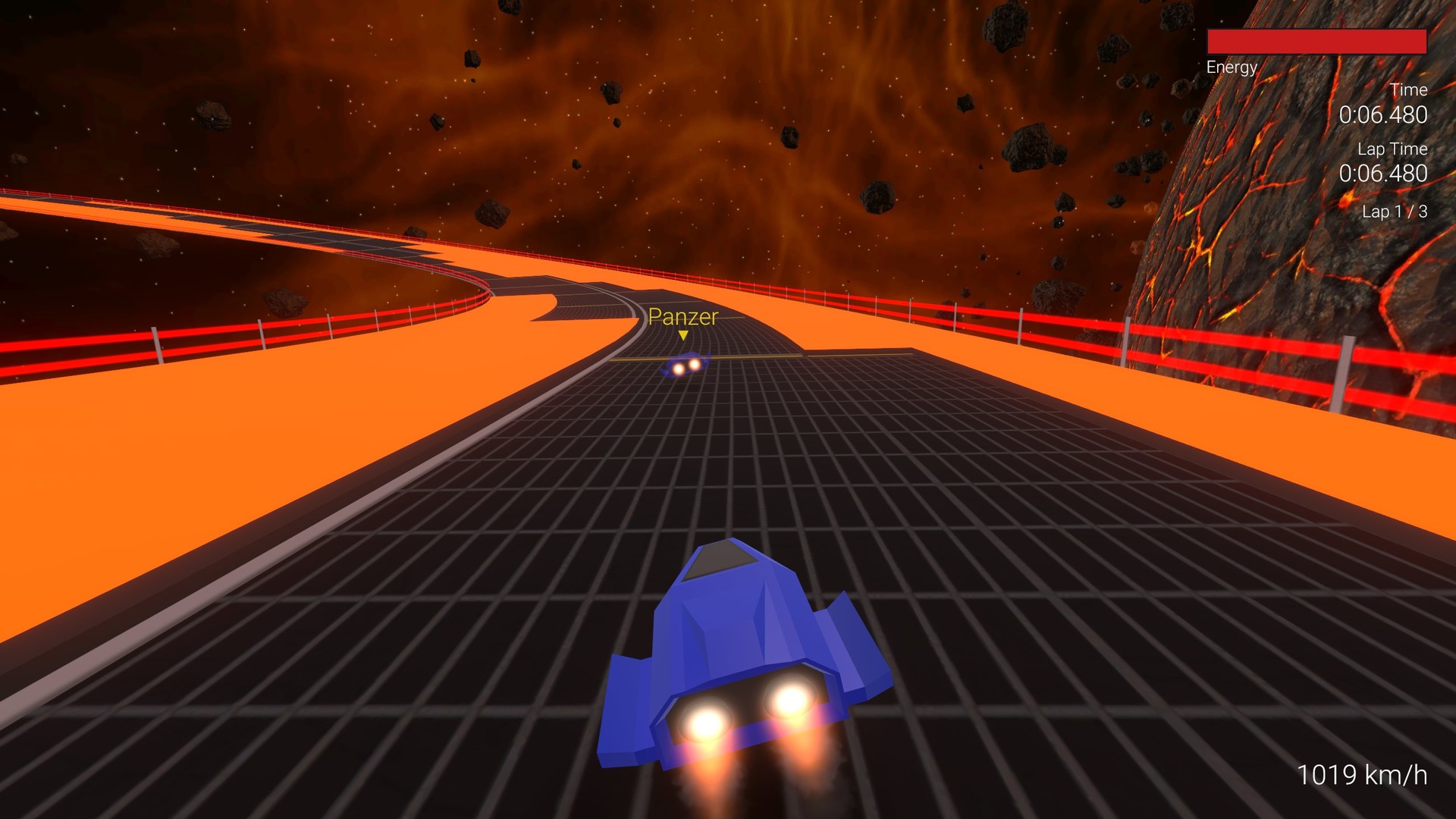1456x819 pixels.
Task: Click the yellow arrow marker below Panzer
Action: click(x=682, y=334)
